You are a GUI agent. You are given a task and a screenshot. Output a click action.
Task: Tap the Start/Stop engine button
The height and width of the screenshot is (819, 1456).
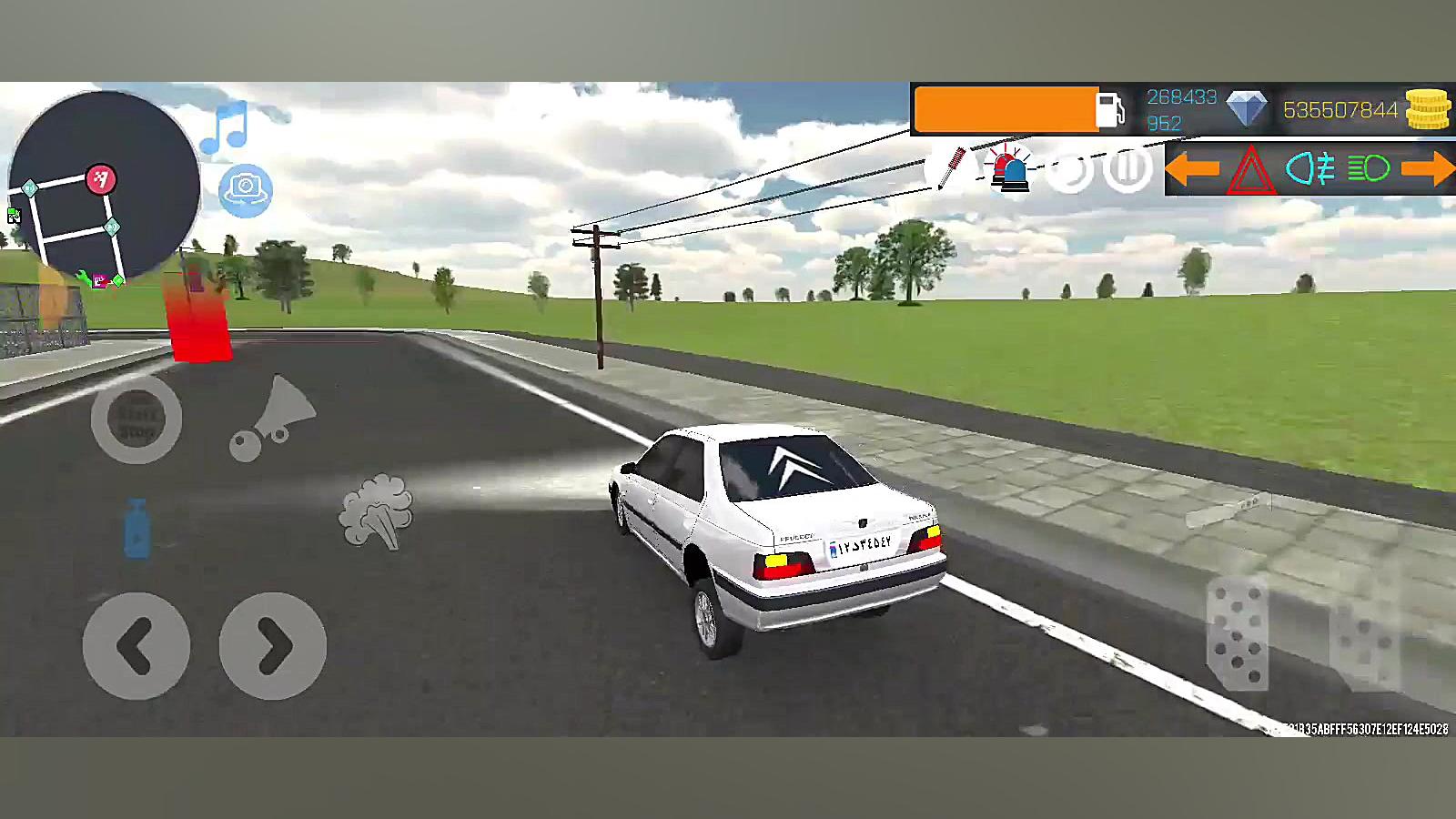point(136,419)
